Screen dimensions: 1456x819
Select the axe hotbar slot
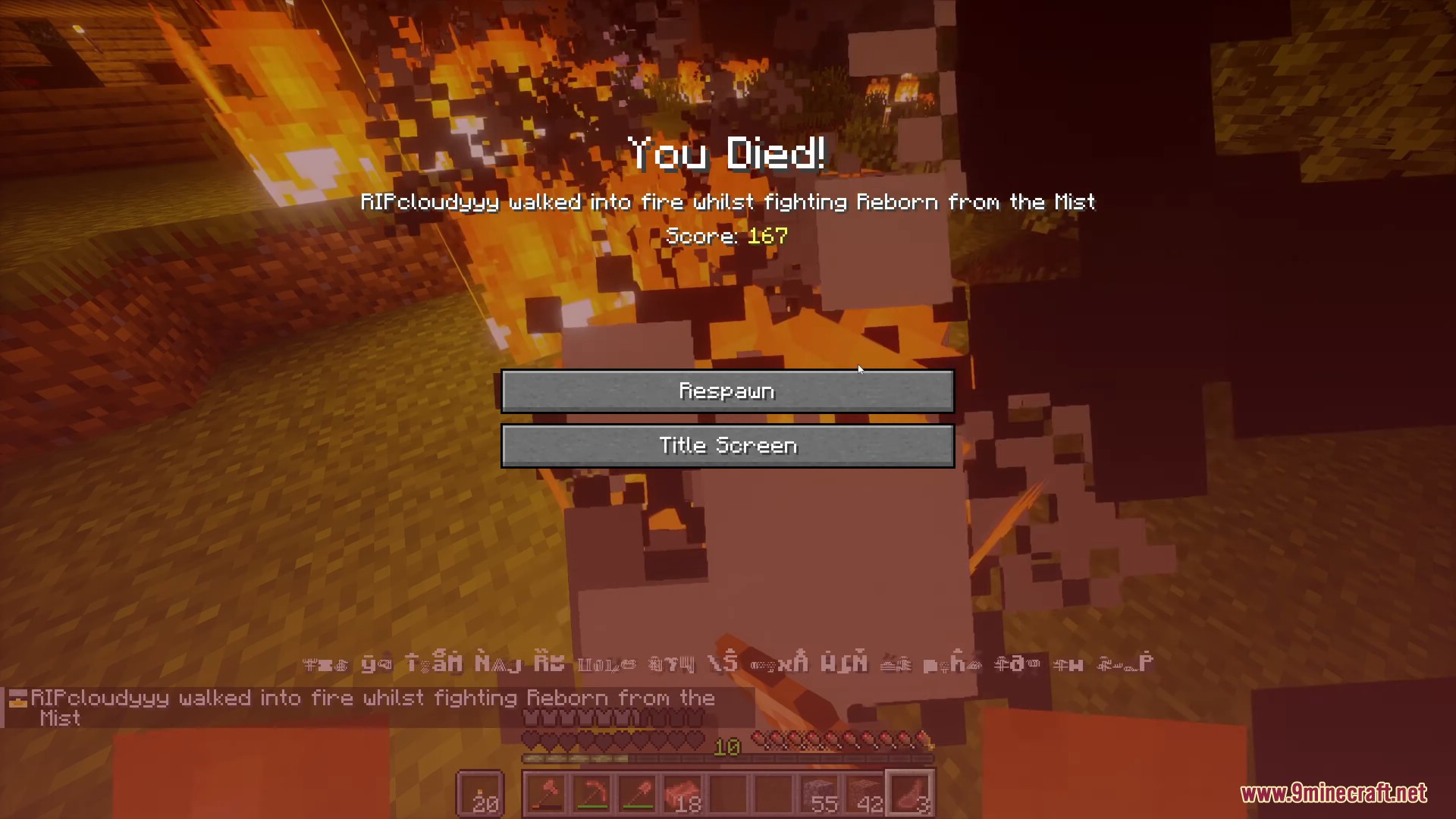pos(547,795)
